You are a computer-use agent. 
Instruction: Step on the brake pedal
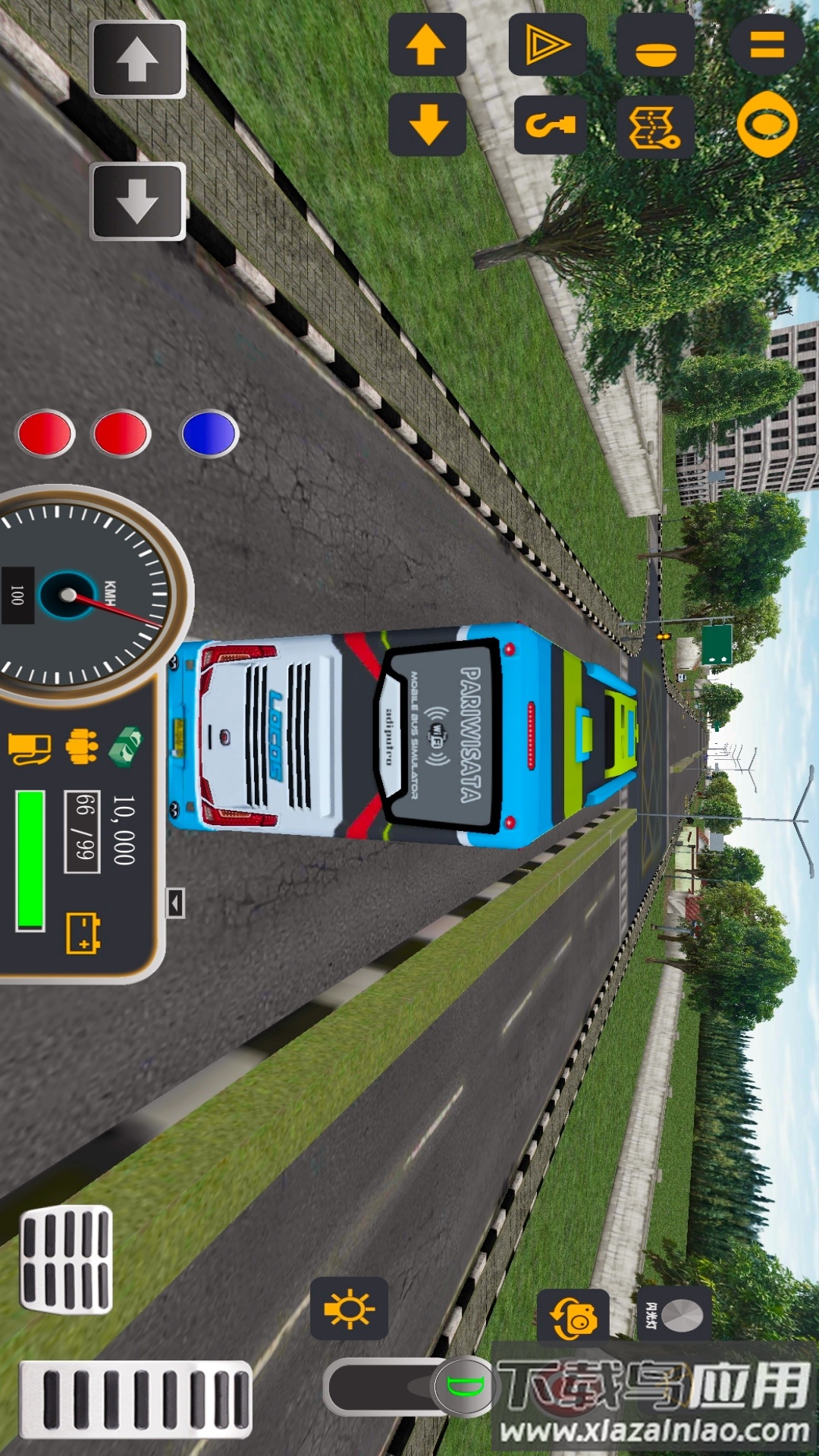[x=67, y=1260]
